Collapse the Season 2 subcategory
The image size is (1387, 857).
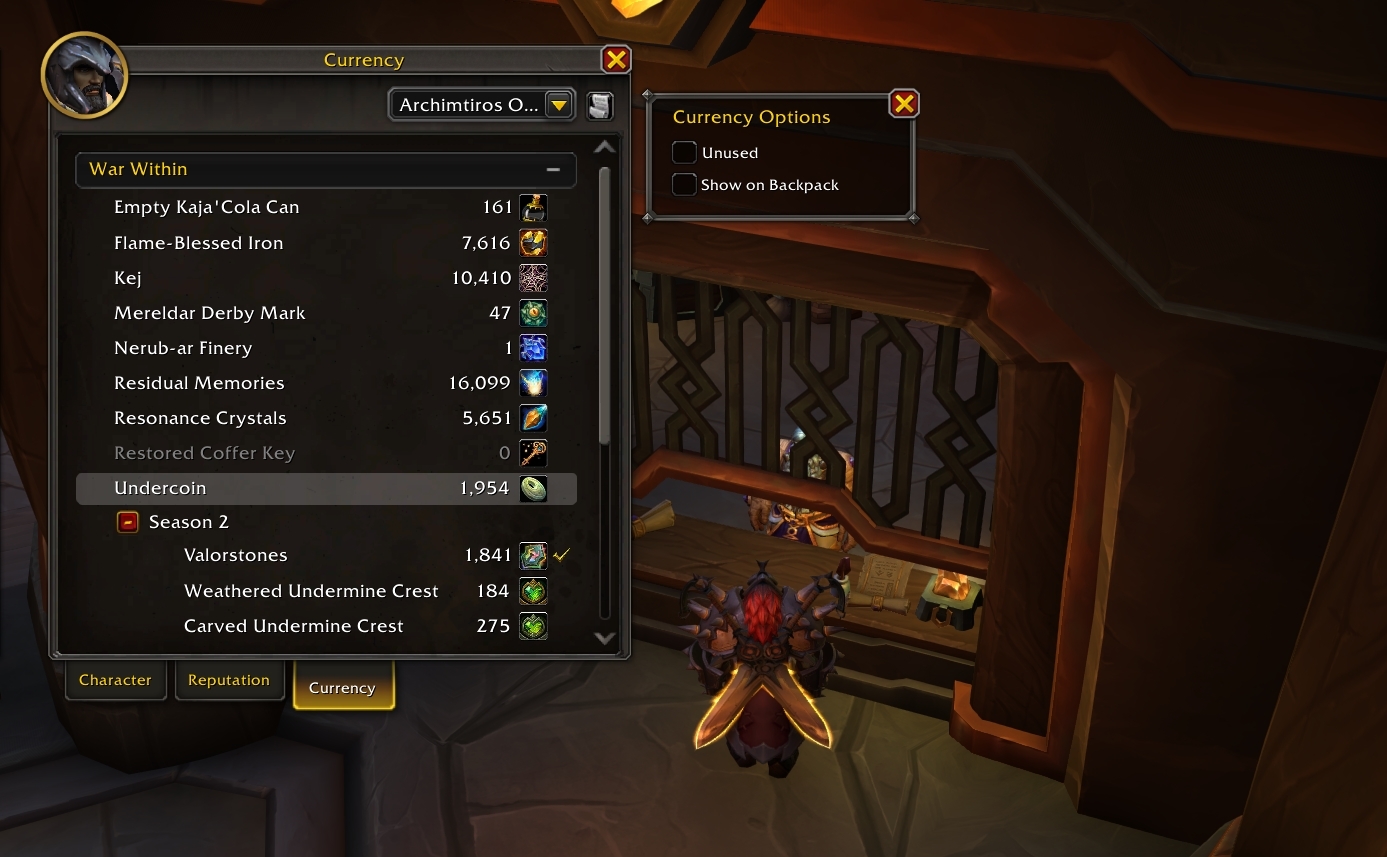pyautogui.click(x=128, y=522)
